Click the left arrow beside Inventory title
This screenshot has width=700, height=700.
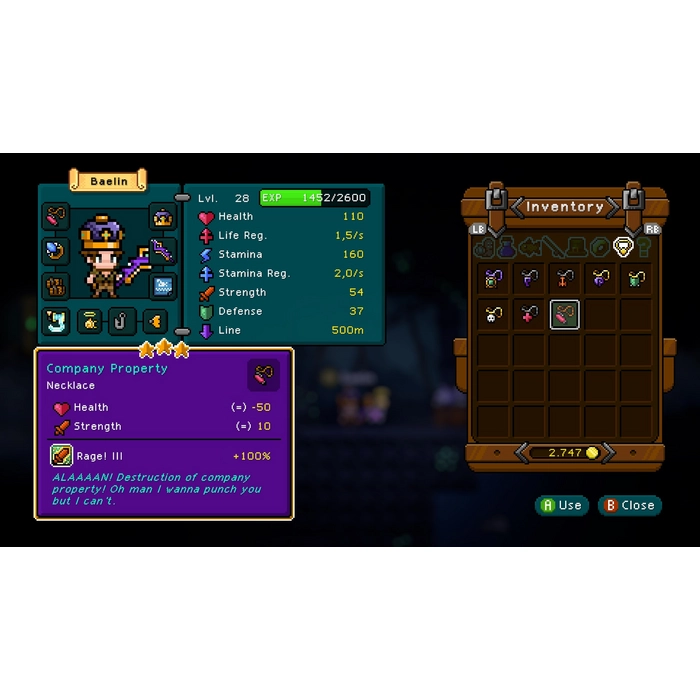pyautogui.click(x=518, y=207)
